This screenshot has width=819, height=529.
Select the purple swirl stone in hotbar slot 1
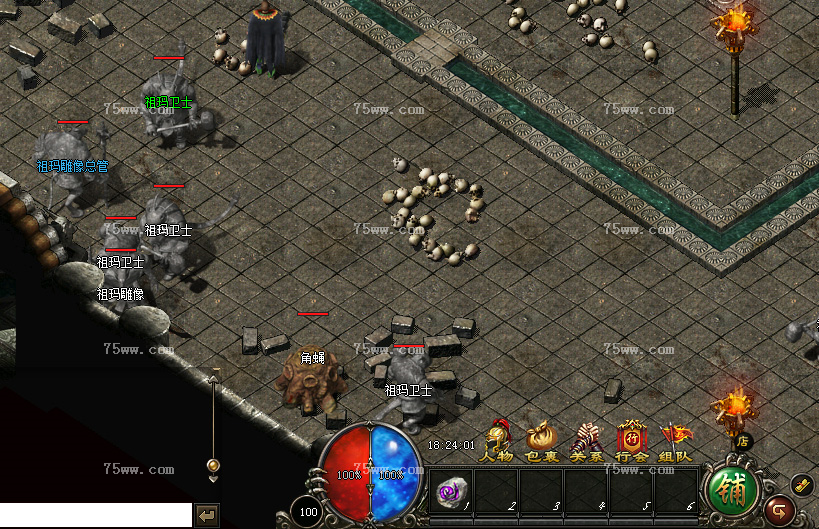450,491
